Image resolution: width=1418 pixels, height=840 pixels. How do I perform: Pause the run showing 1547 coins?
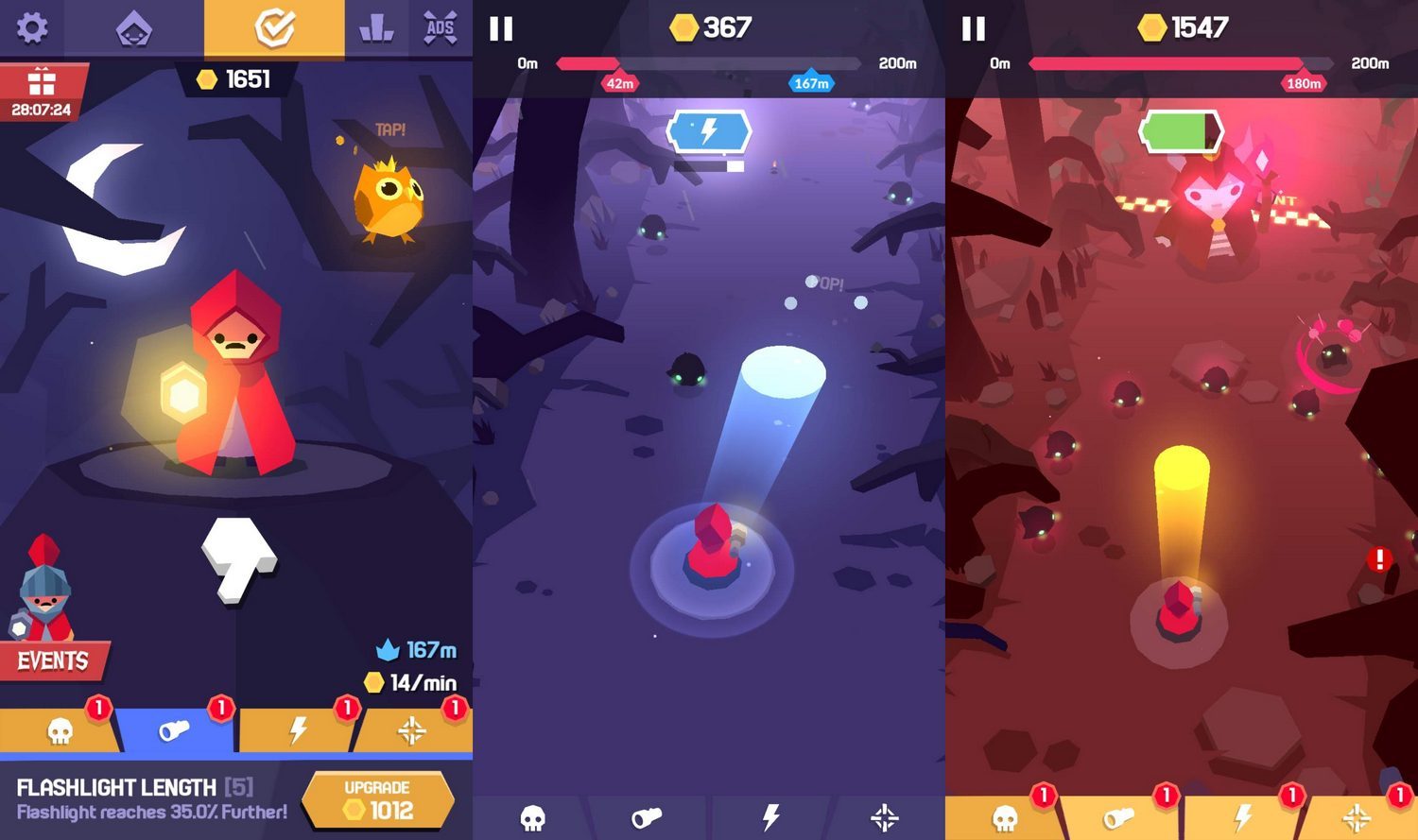coord(974,28)
